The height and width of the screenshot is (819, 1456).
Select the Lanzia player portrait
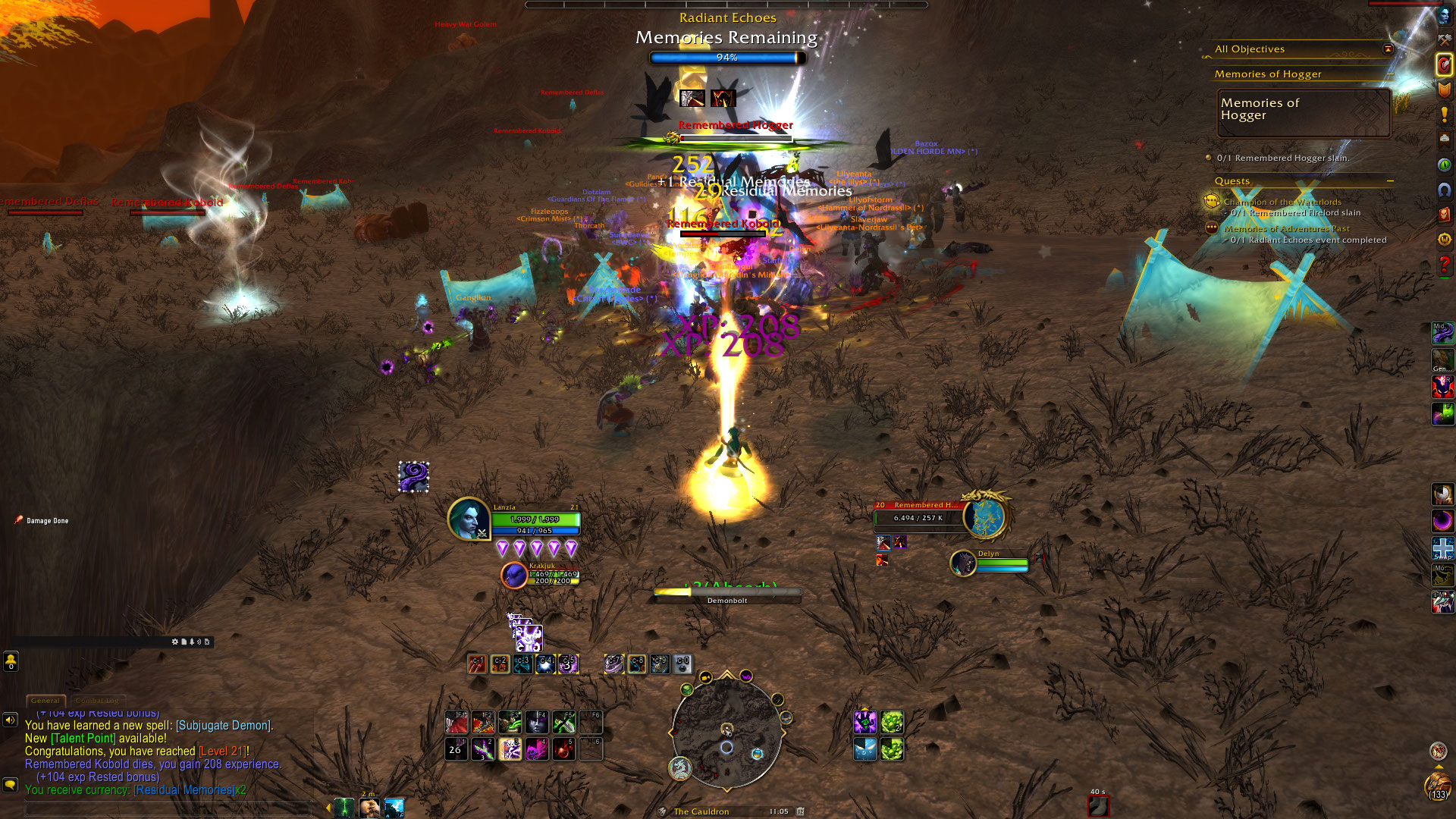tap(469, 519)
